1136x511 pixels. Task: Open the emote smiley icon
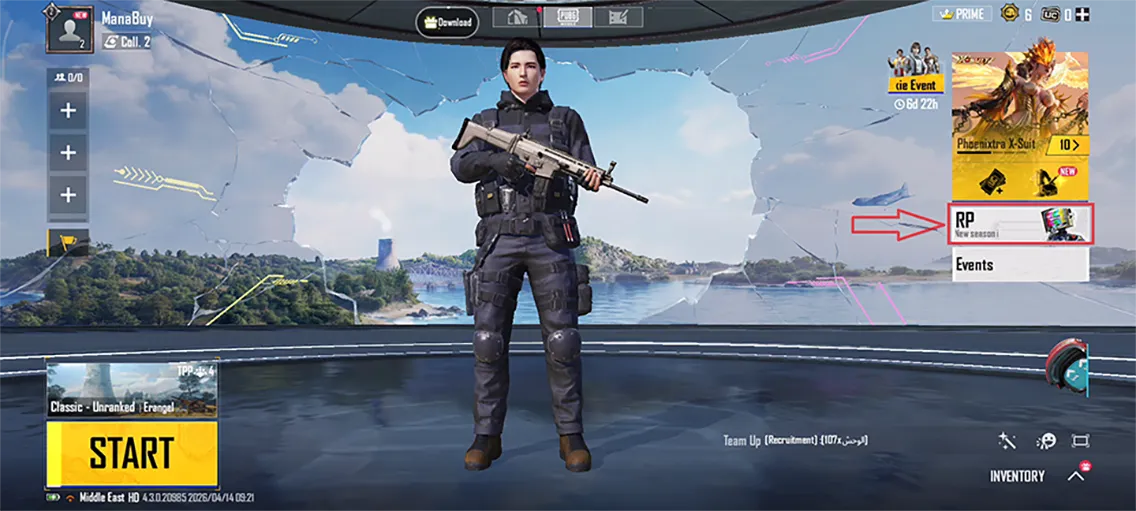click(x=1046, y=441)
